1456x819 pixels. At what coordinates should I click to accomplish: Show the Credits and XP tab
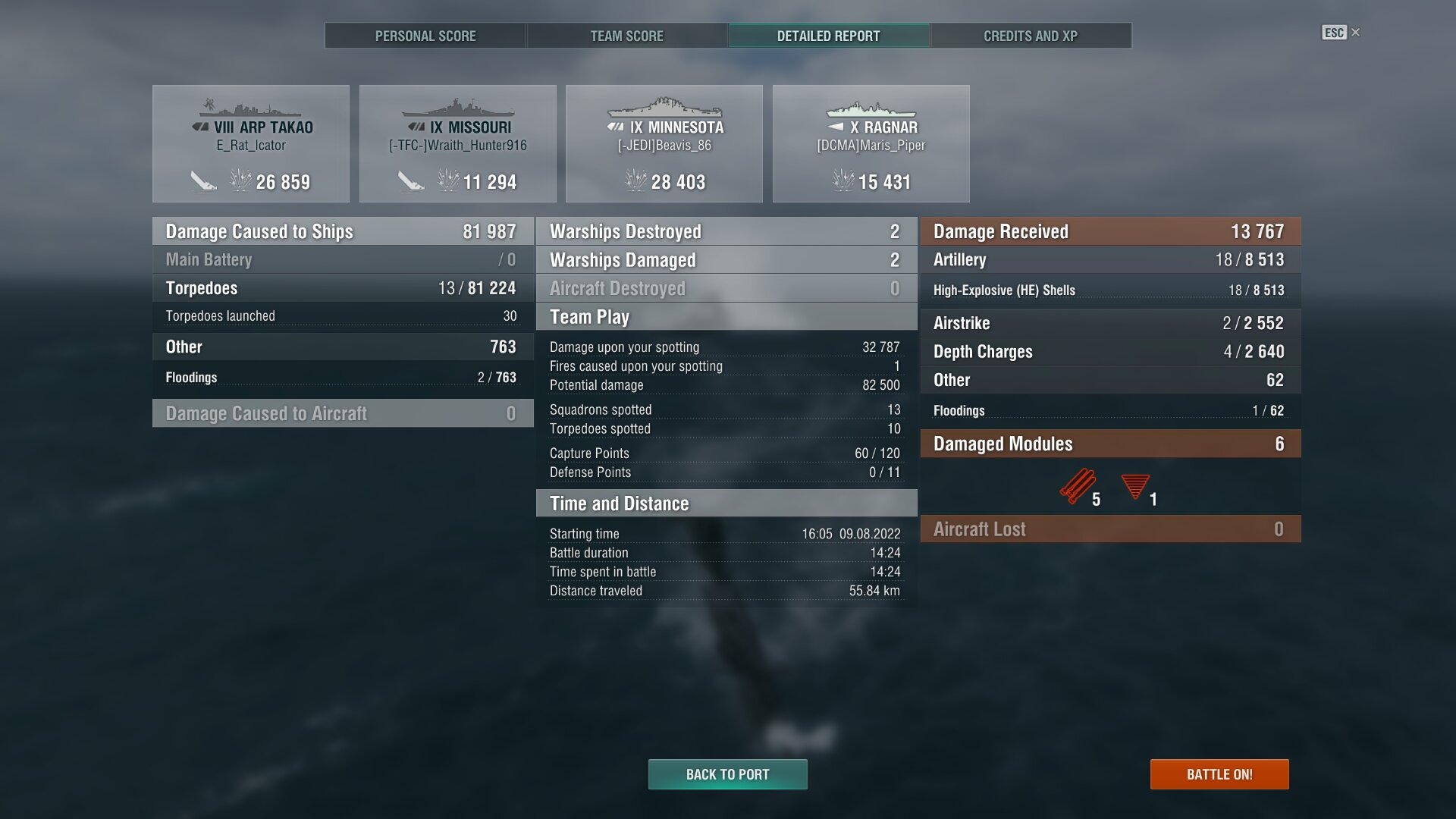(x=1030, y=36)
